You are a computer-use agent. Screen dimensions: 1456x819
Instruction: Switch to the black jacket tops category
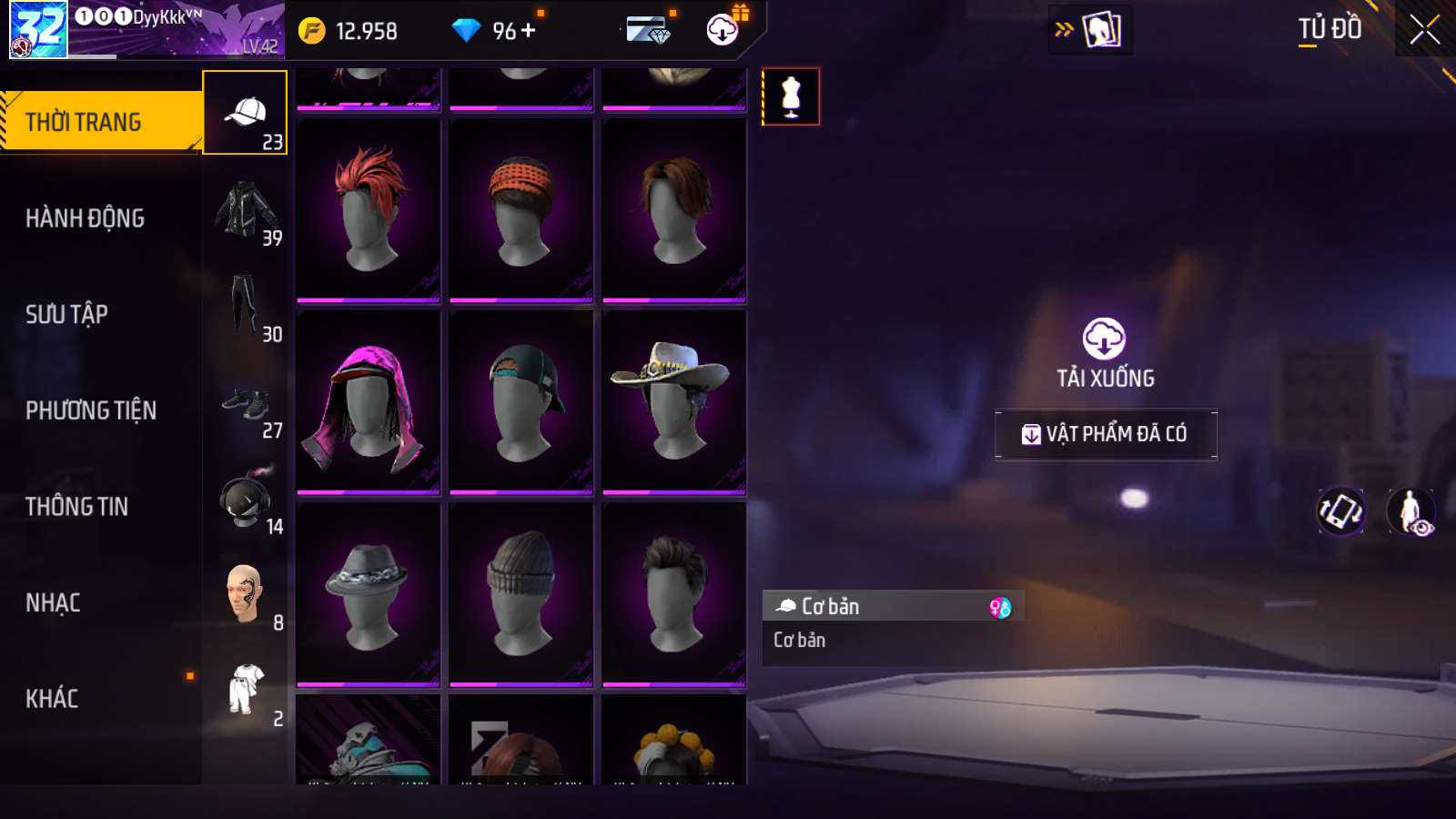point(247,210)
